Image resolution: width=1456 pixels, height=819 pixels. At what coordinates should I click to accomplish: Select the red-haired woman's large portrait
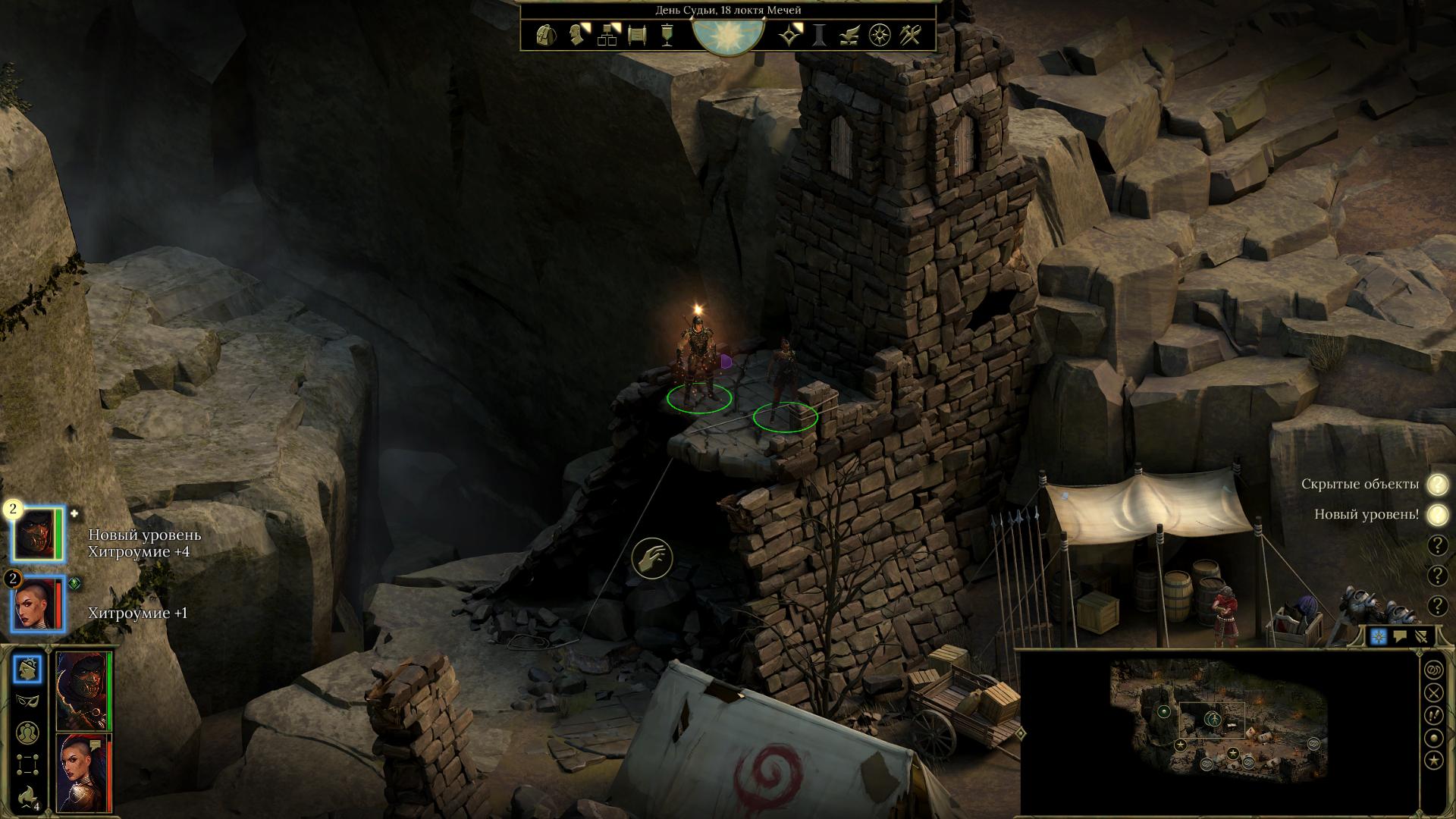pos(83,772)
